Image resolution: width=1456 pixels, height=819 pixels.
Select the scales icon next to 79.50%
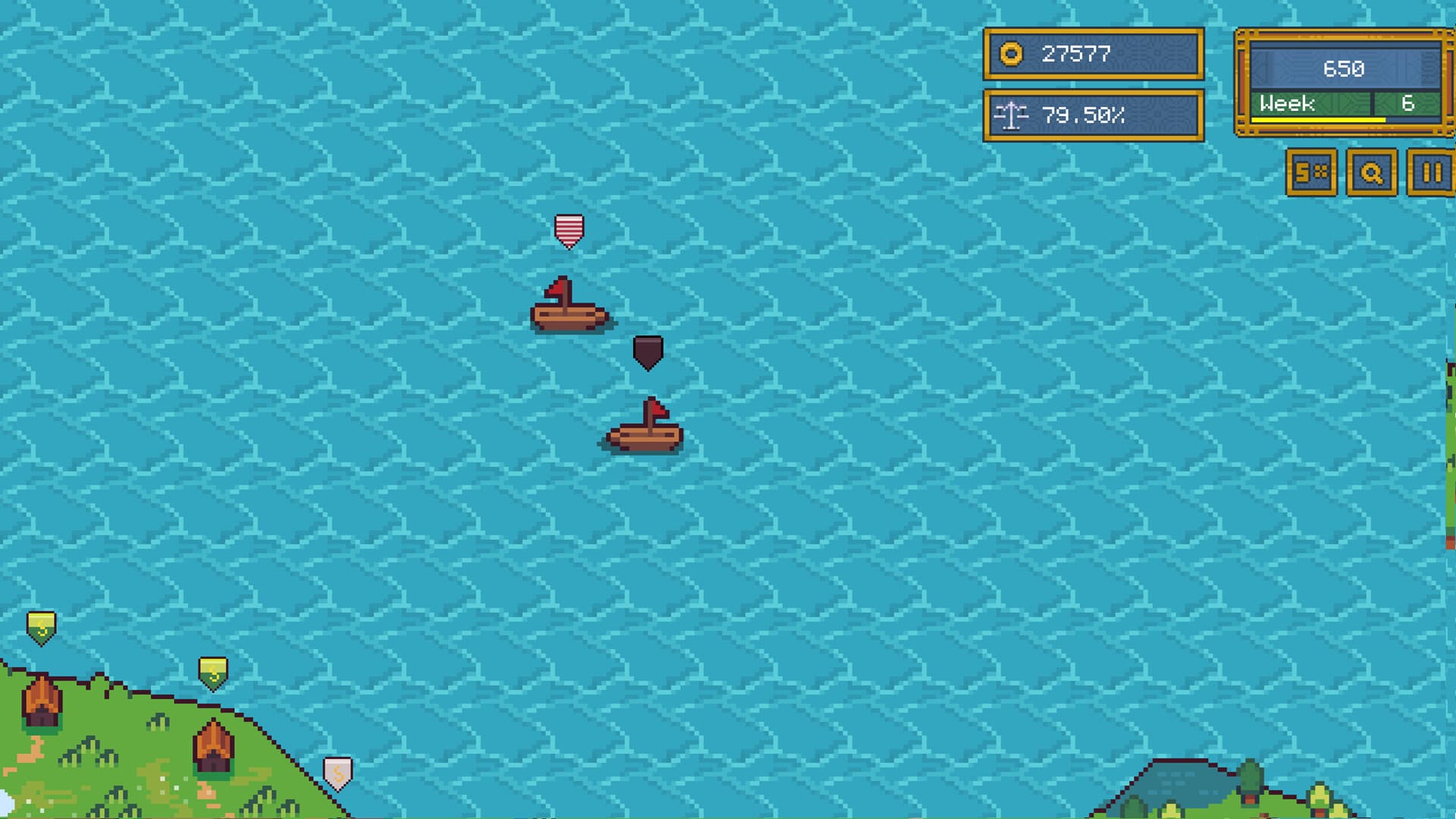tap(1013, 116)
